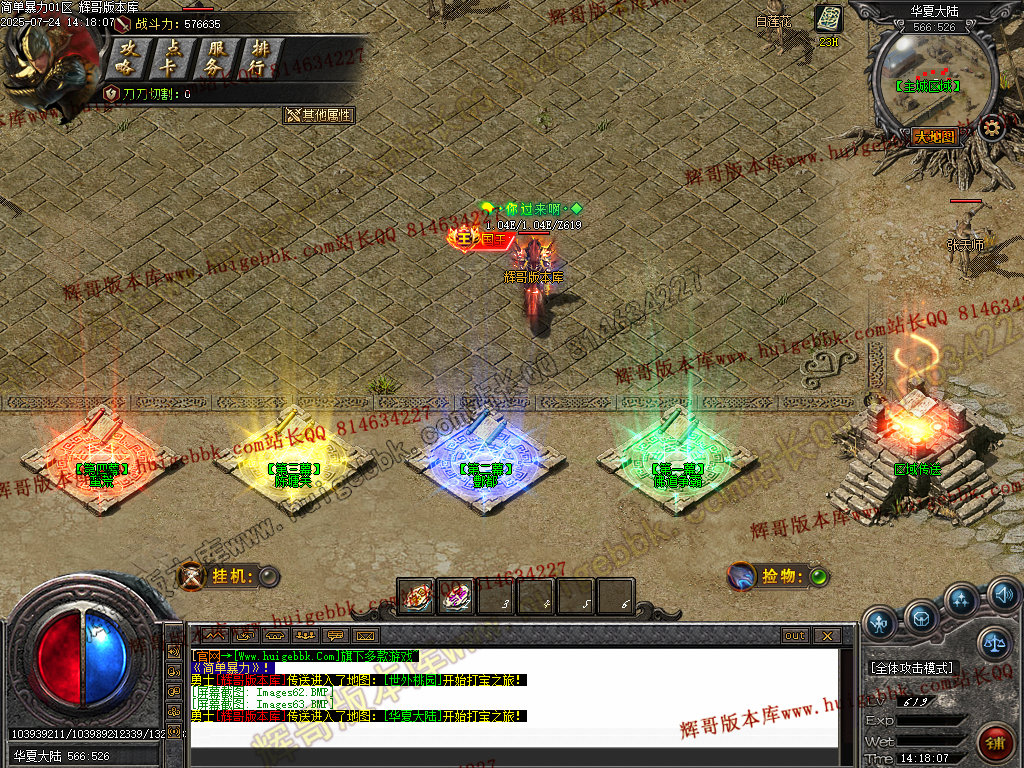Click the chat window's out button
The width and height of the screenshot is (1024, 768).
point(794,635)
